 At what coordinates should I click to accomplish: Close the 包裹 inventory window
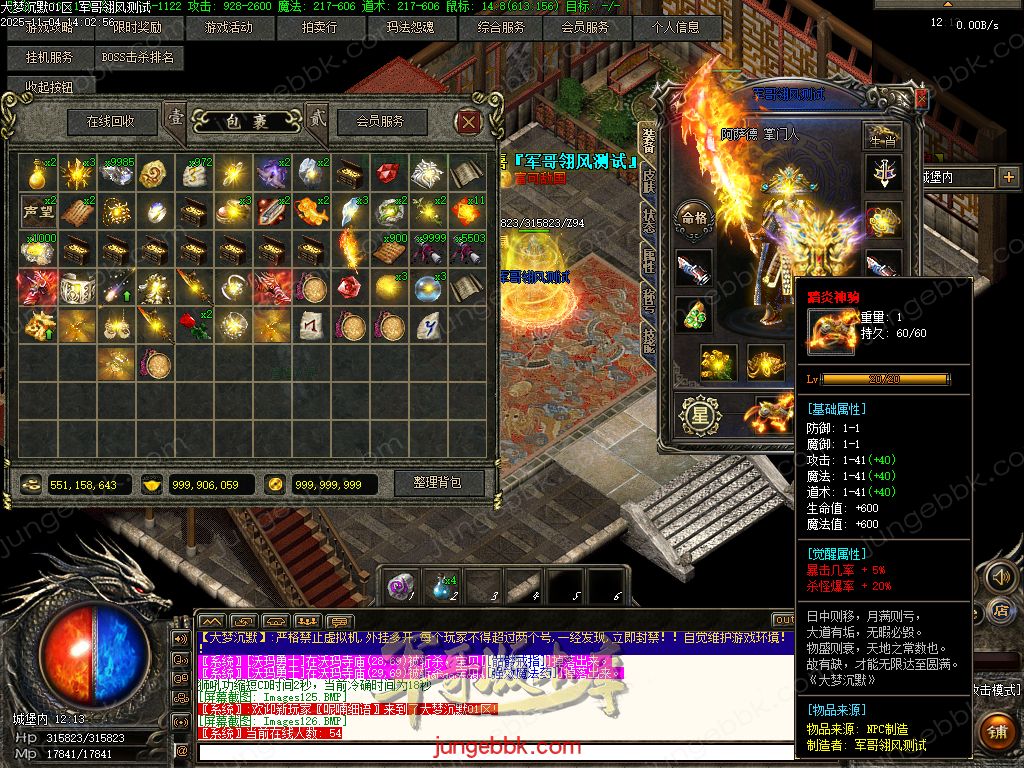click(x=468, y=122)
